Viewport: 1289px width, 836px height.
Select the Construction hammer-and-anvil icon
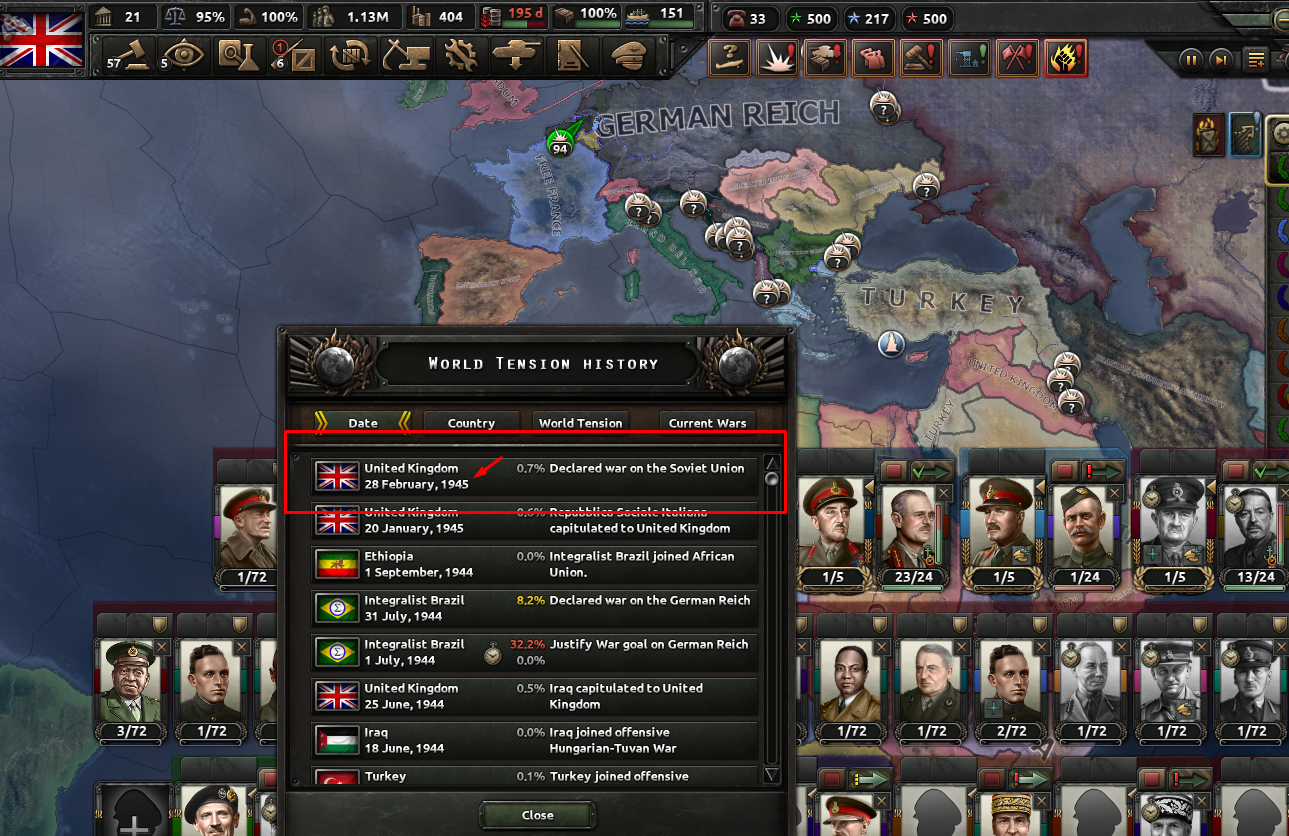[404, 57]
